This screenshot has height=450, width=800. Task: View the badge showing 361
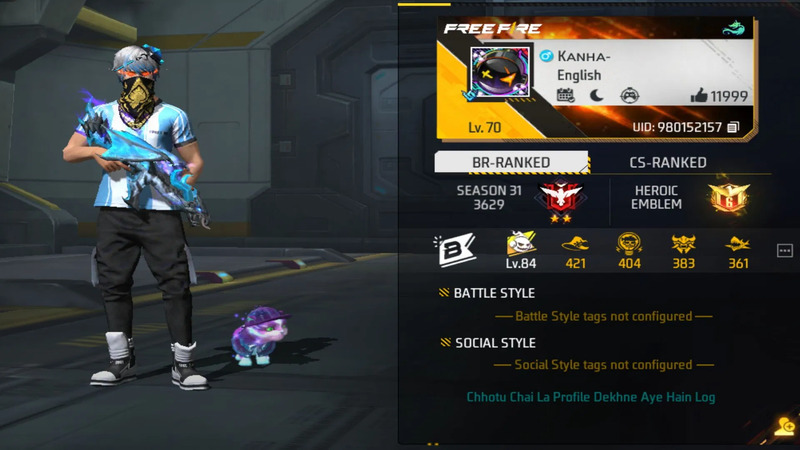click(738, 247)
